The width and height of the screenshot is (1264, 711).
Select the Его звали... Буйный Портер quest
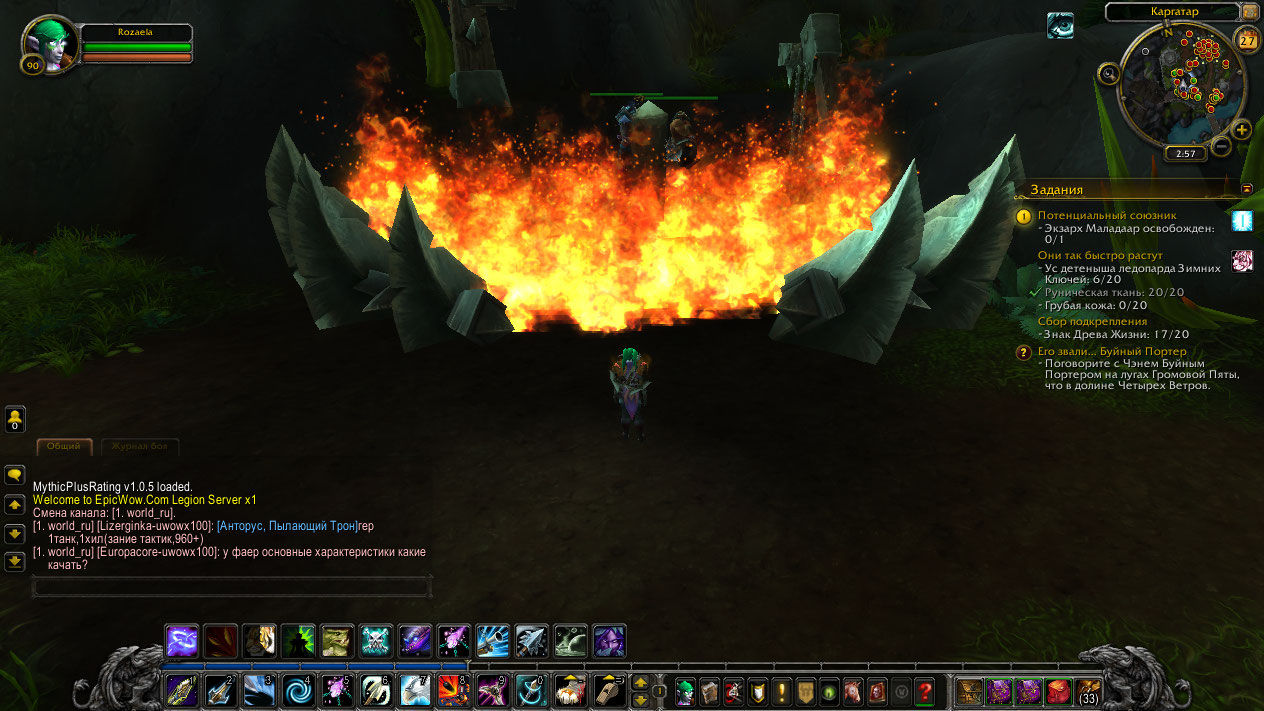click(1111, 351)
